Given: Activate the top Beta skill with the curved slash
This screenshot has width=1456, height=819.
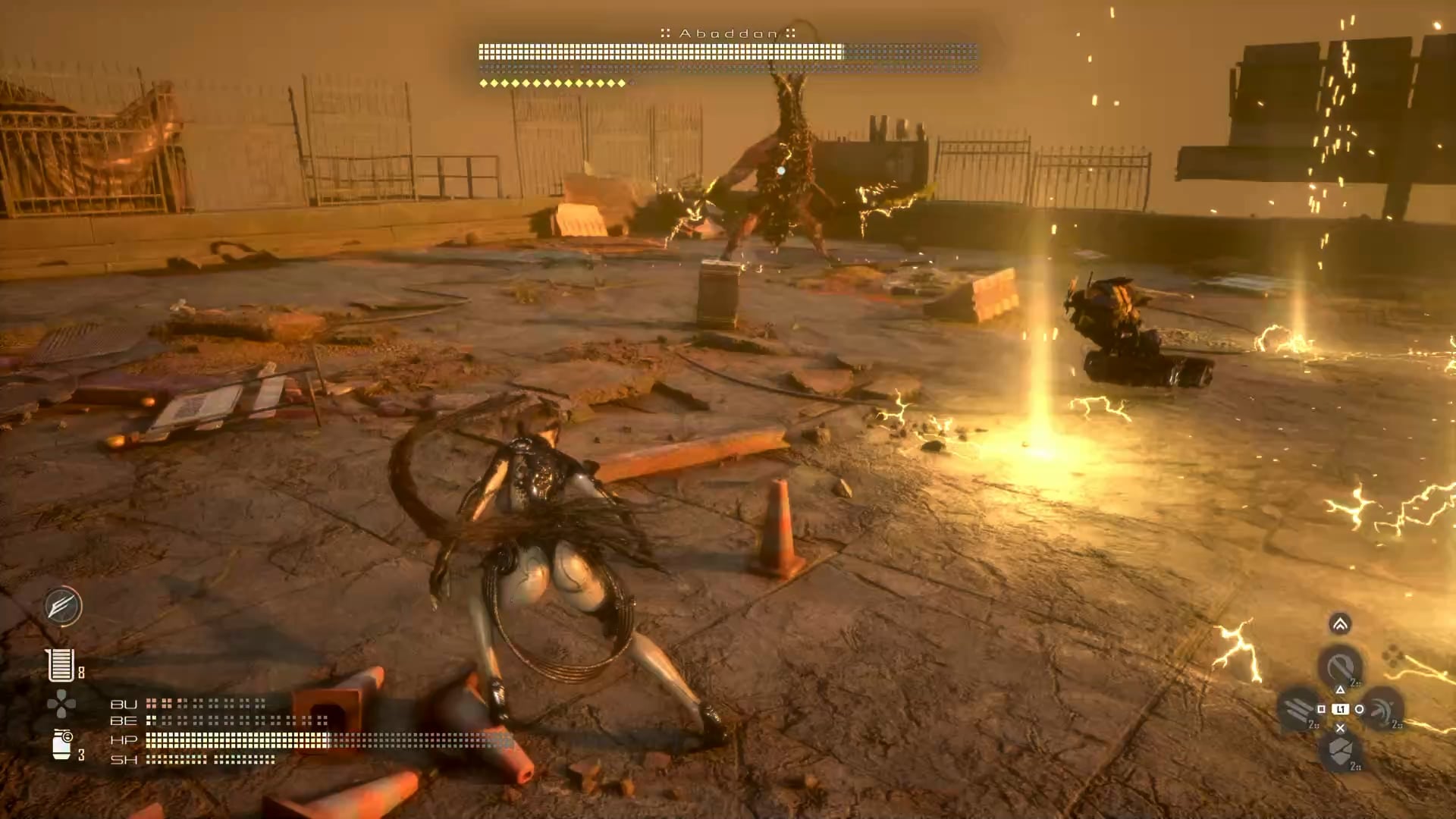Looking at the screenshot, I should tap(1340, 667).
